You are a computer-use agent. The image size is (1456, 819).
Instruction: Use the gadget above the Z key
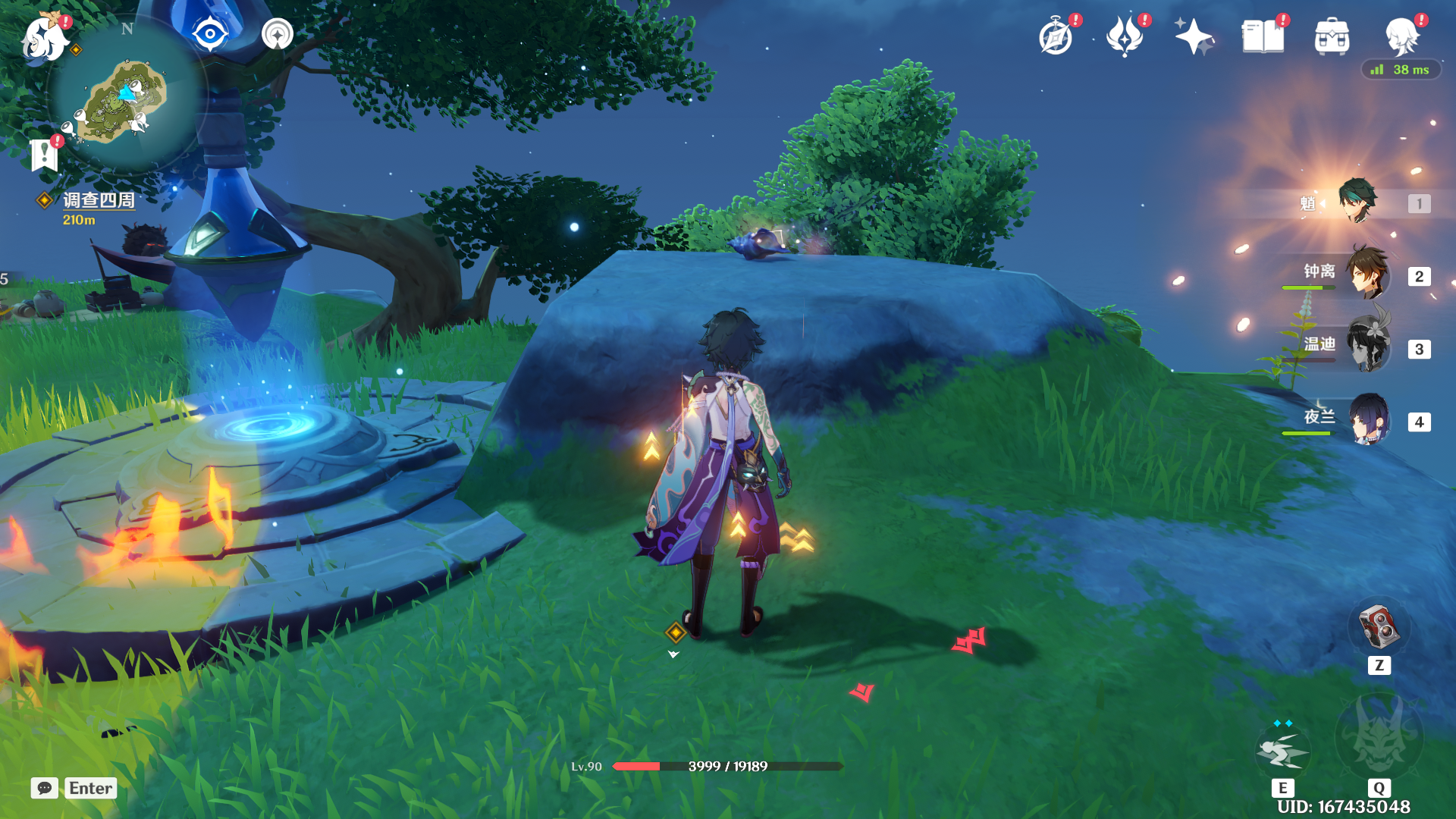(x=1379, y=626)
